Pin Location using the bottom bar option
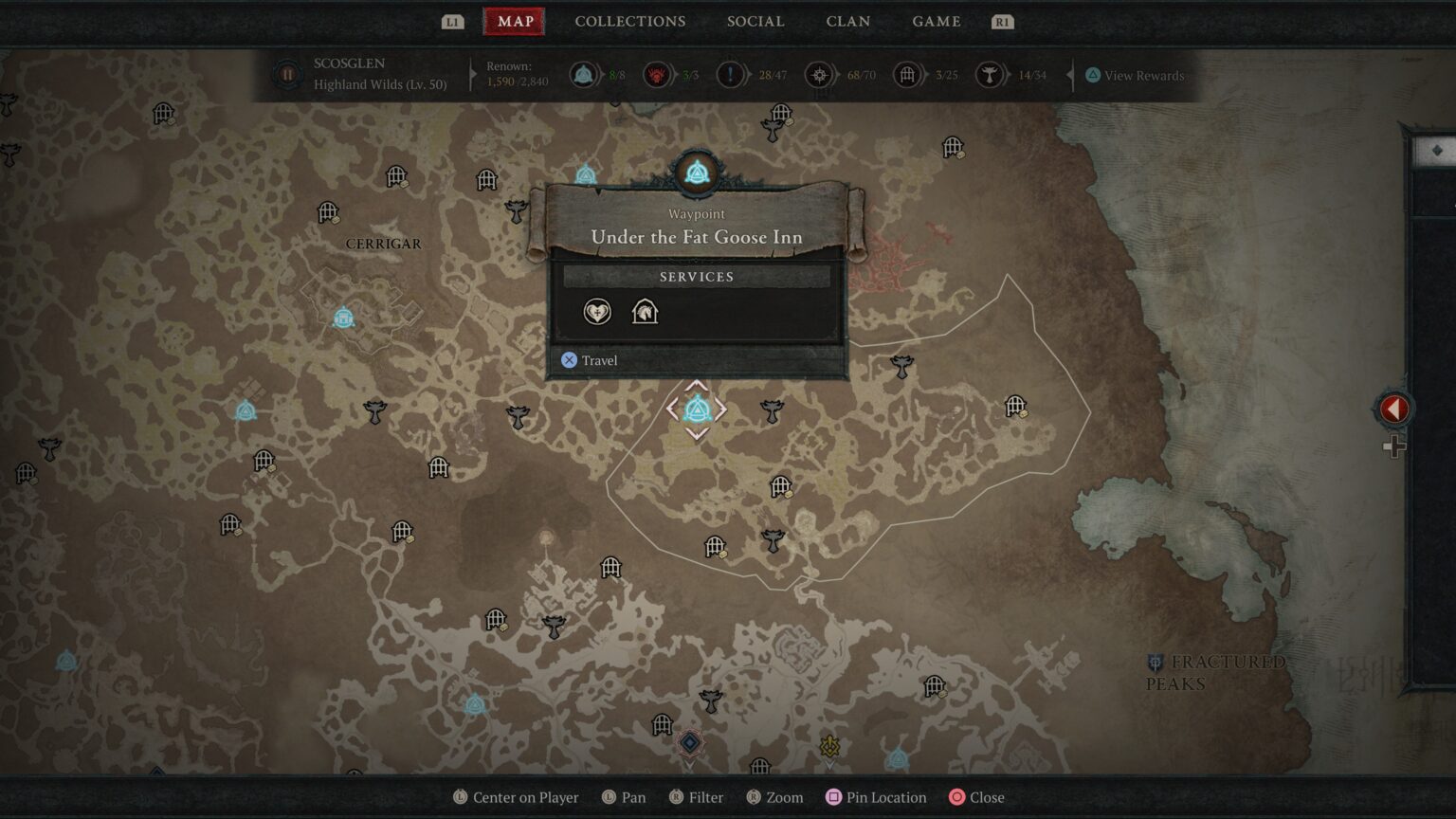This screenshot has width=1456, height=819. (876, 797)
